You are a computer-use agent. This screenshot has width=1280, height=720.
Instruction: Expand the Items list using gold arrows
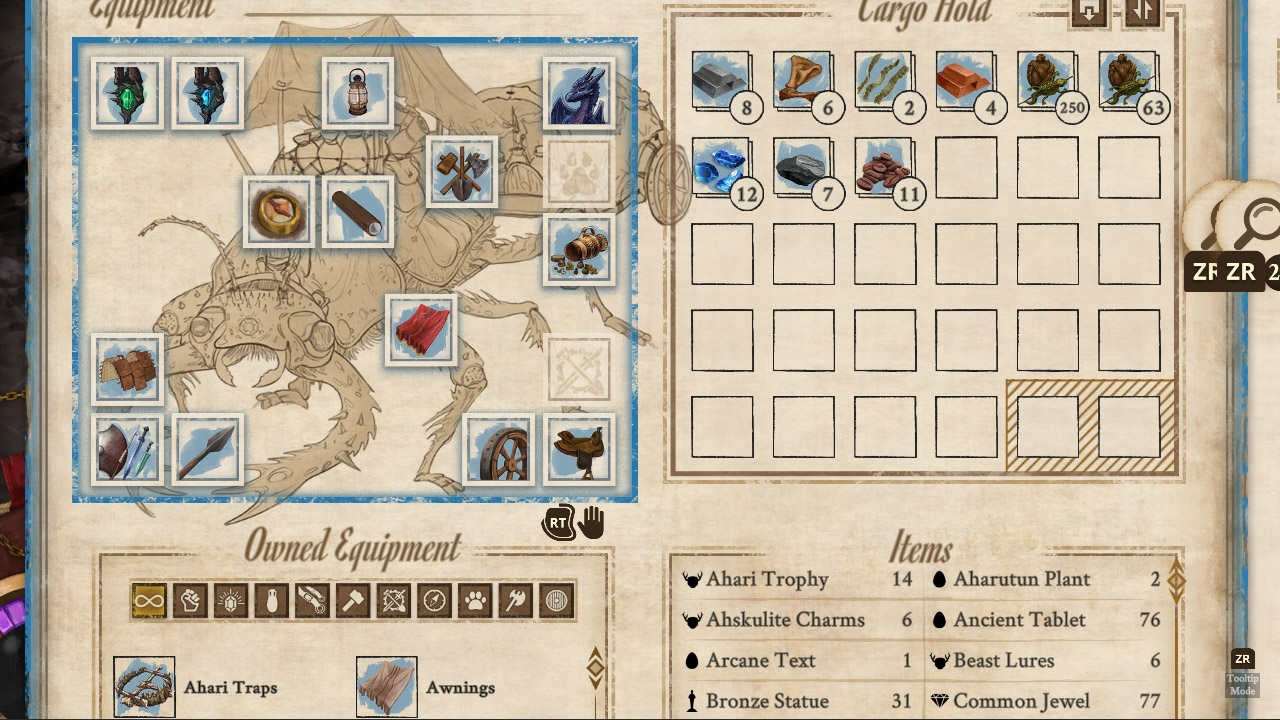coord(1175,579)
